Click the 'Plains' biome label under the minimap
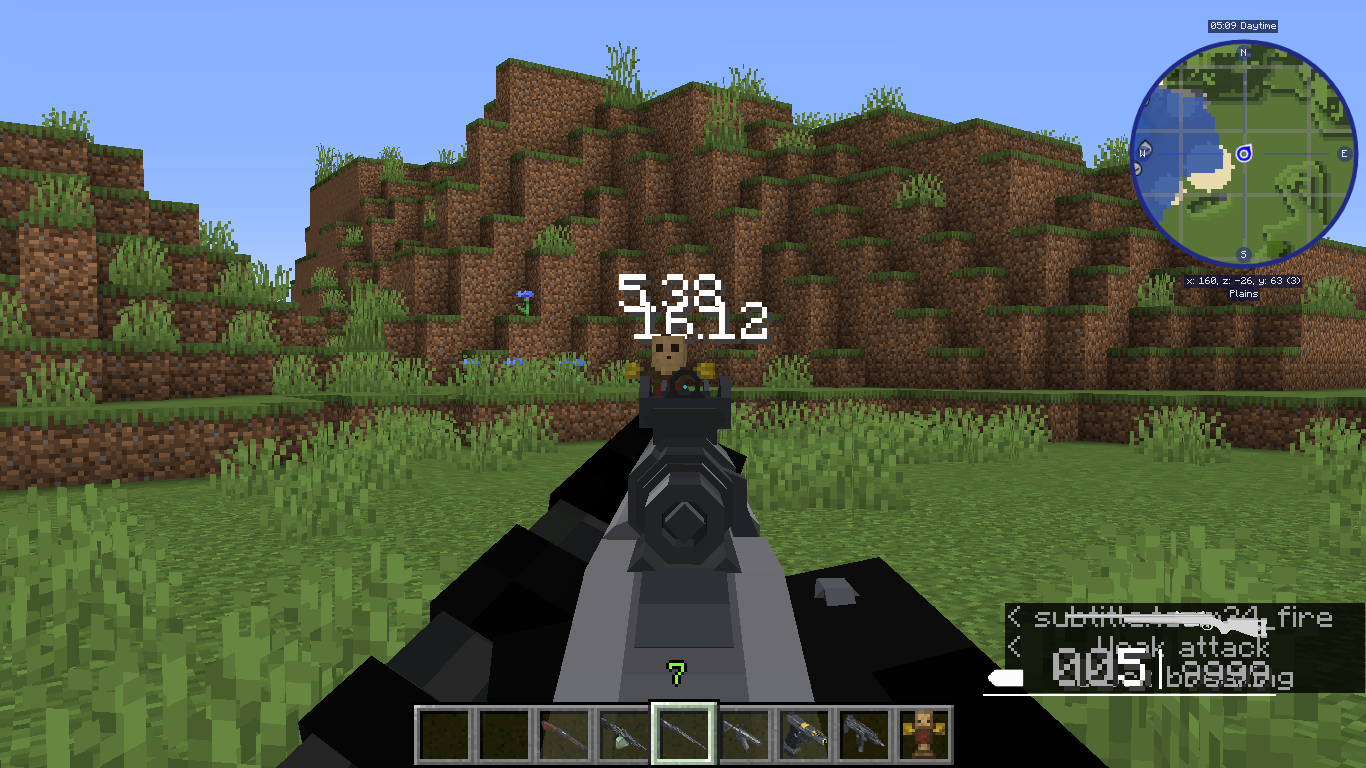Screen dimensions: 1366x768 (x=1243, y=293)
